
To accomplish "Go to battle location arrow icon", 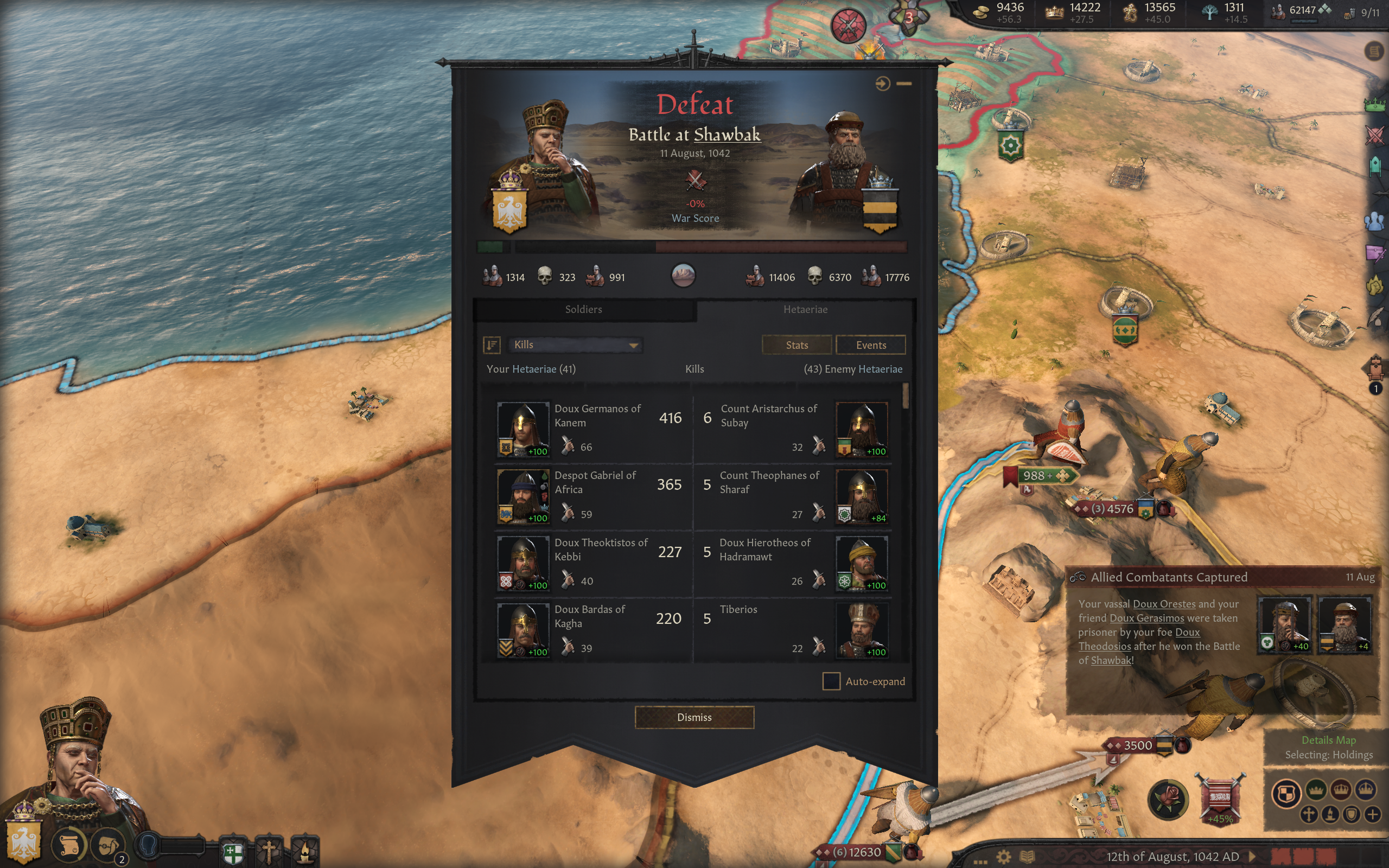I will click(882, 84).
